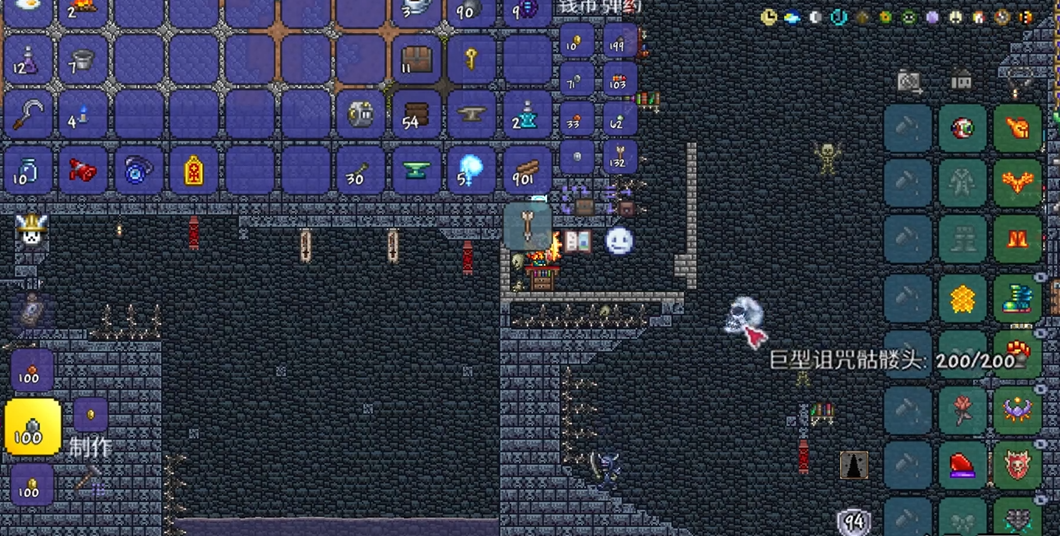Select the honeycomb accessory slot
This screenshot has height=536, width=1060.
click(962, 297)
